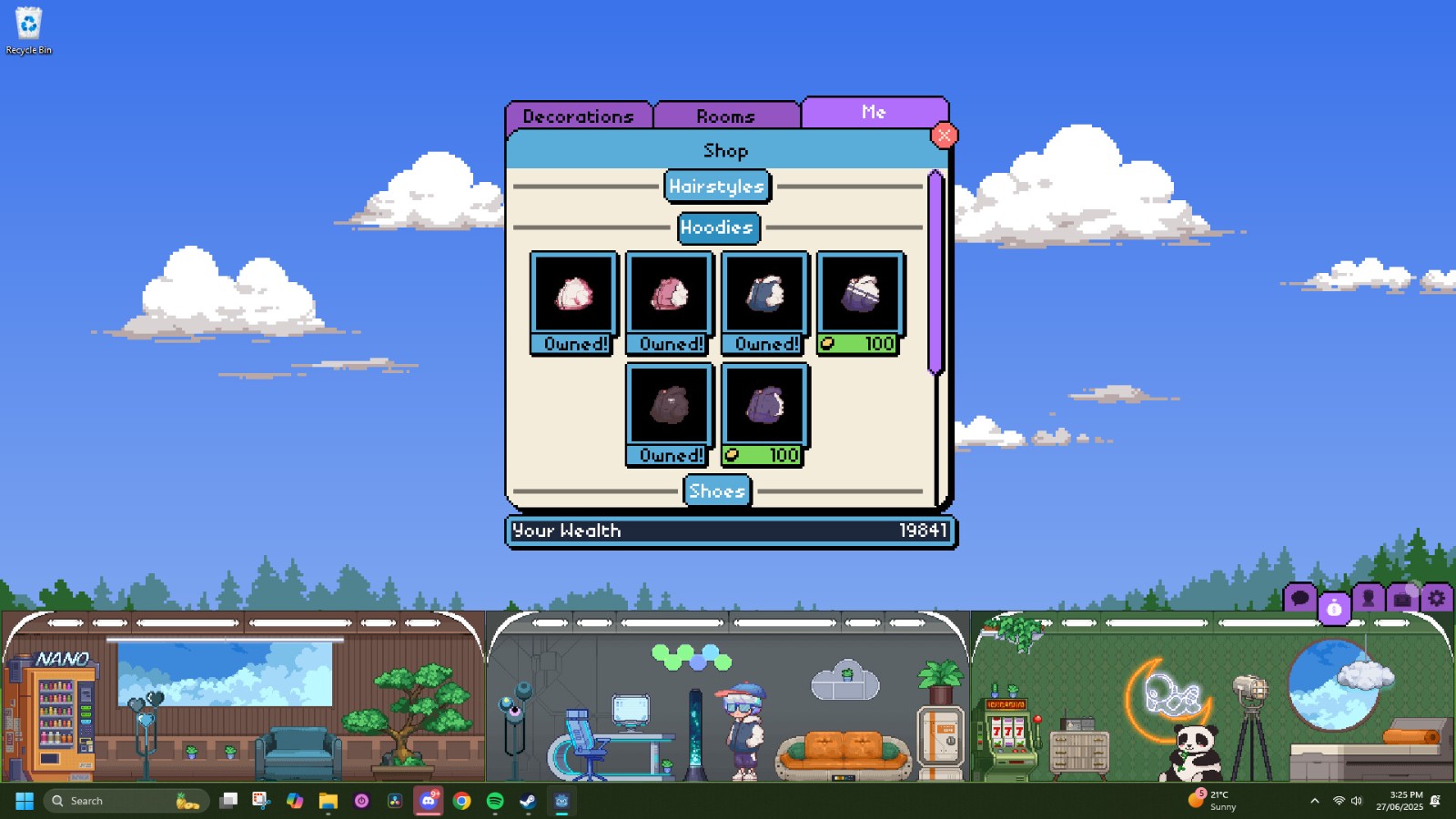
Task: Select the owned white and pink hoodie
Action: click(574, 295)
